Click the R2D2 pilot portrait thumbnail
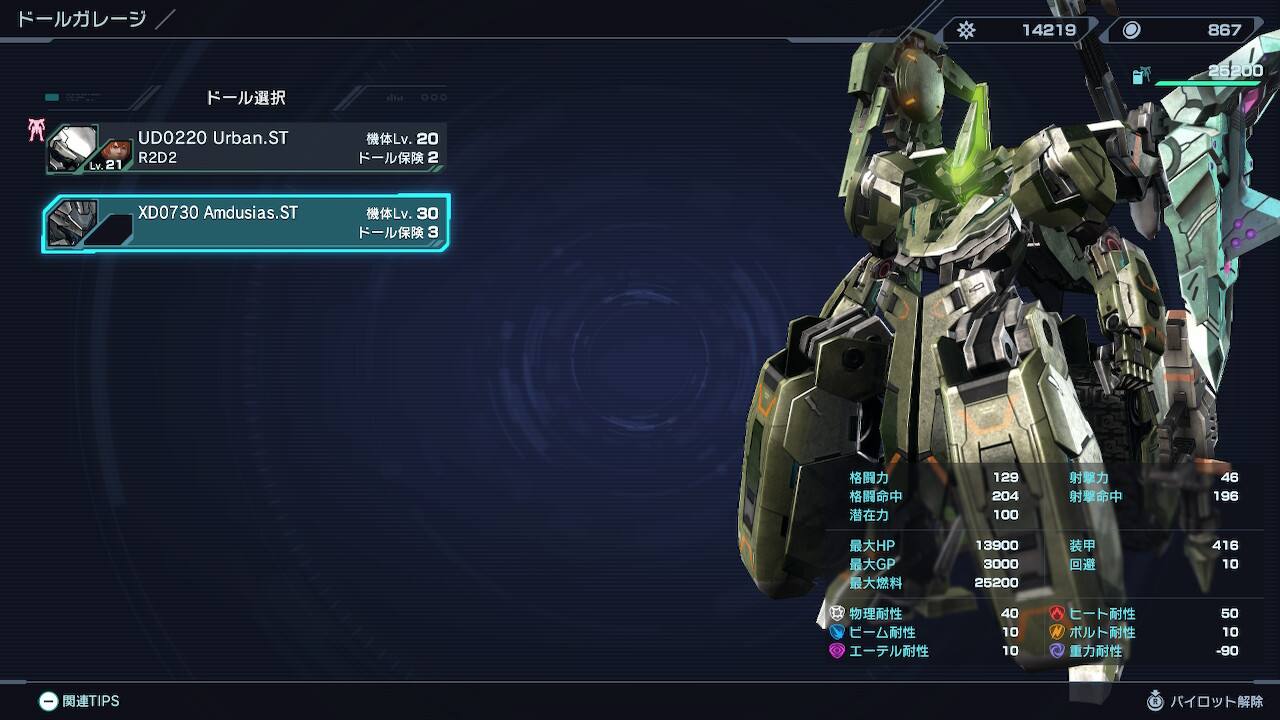Viewport: 1280px width, 720px height. tap(117, 153)
